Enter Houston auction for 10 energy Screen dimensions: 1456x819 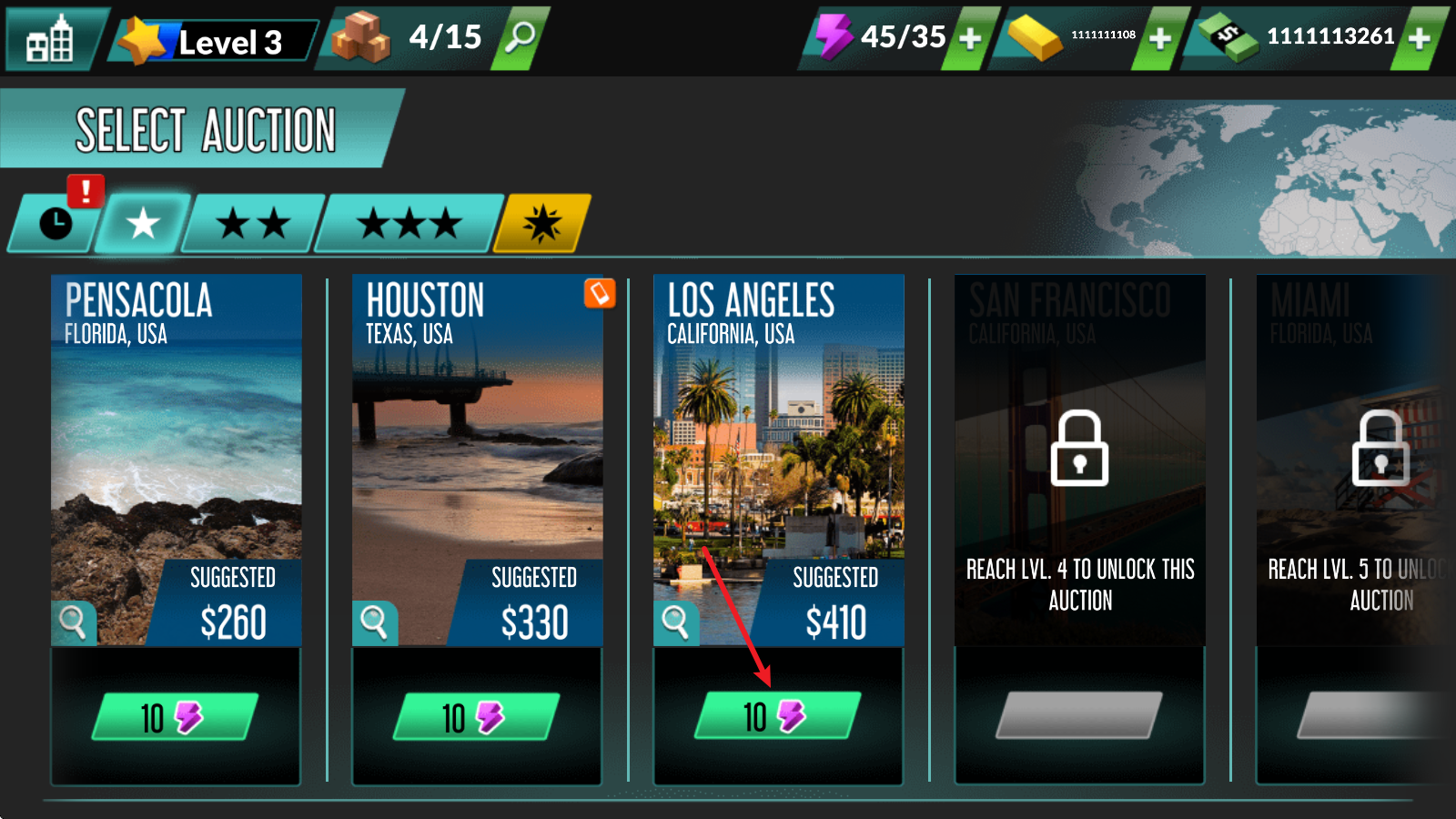click(x=476, y=717)
